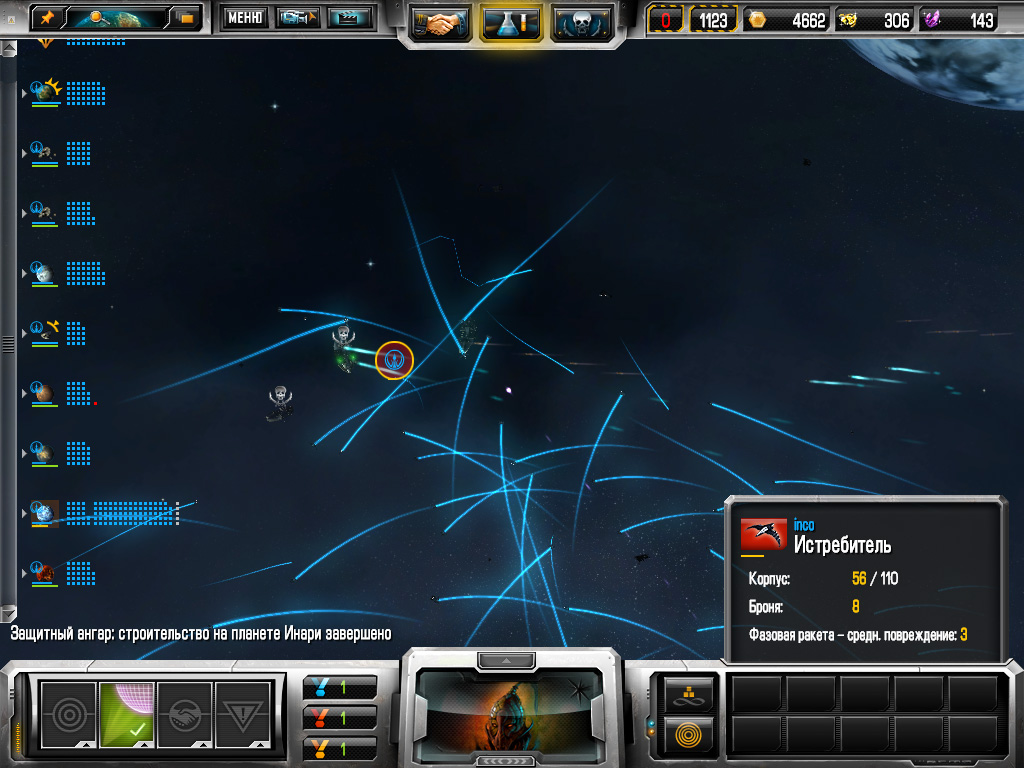Open the МЕНЮ game menu
Viewport: 1024px width, 768px height.
(x=244, y=18)
